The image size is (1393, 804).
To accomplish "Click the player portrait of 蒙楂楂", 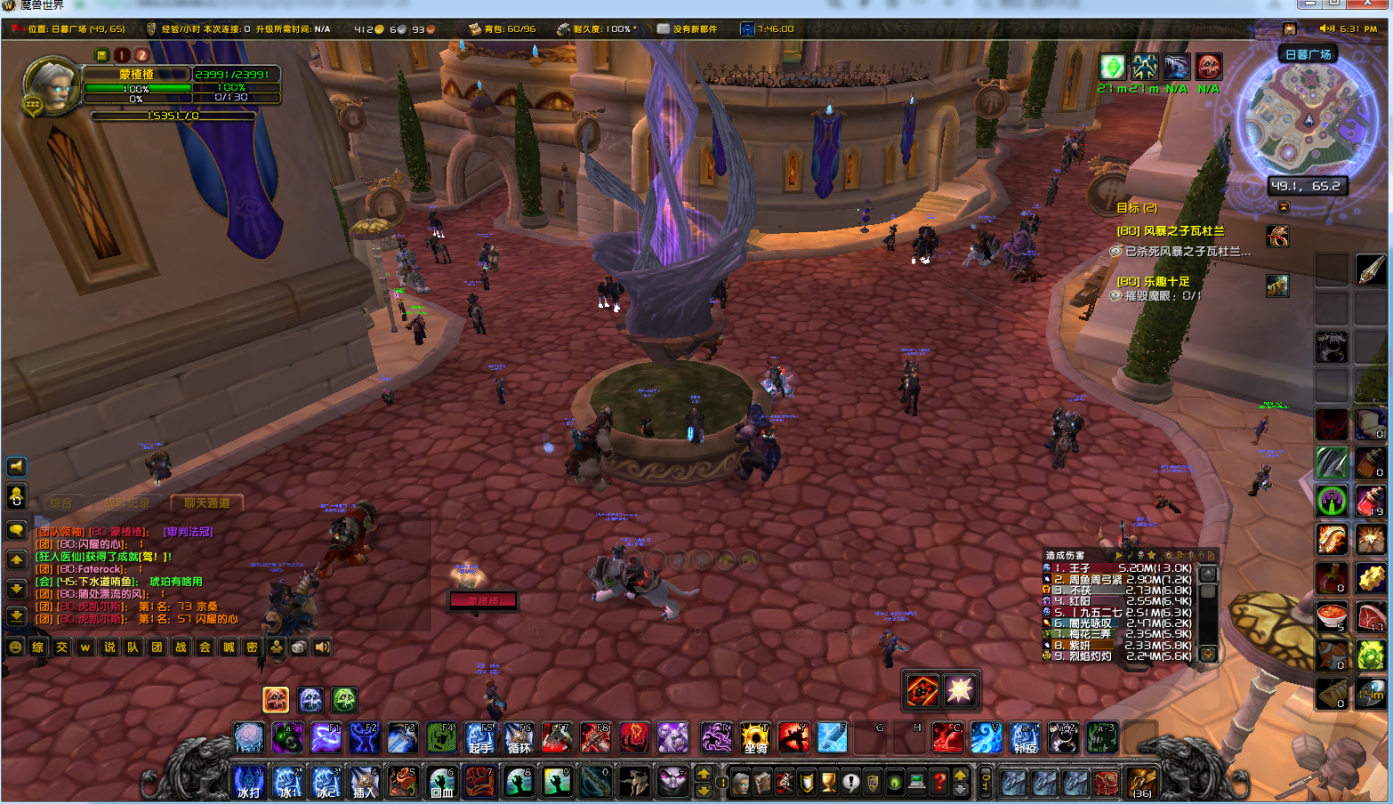I will (52, 88).
